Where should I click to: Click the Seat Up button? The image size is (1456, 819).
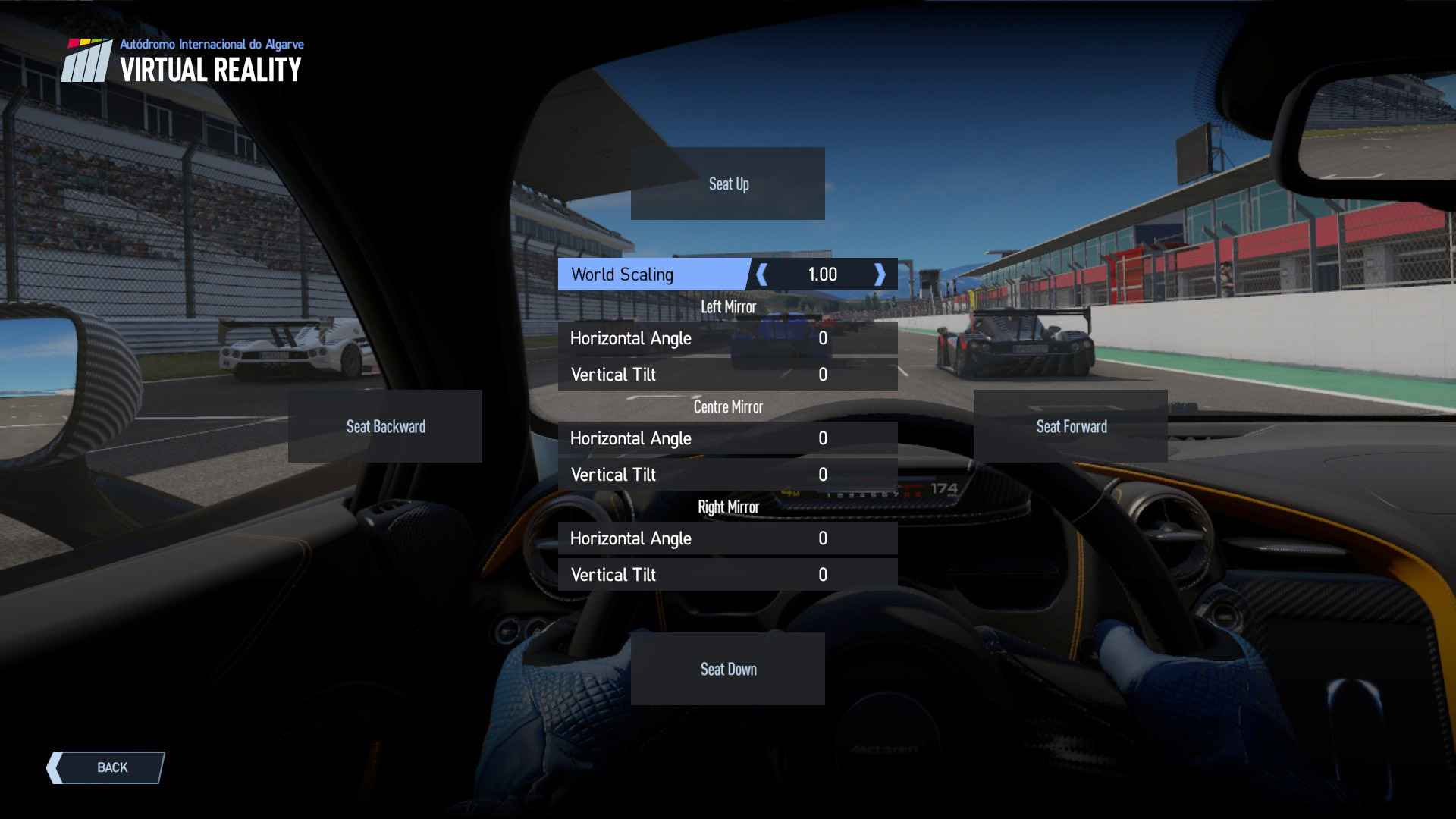(x=728, y=184)
